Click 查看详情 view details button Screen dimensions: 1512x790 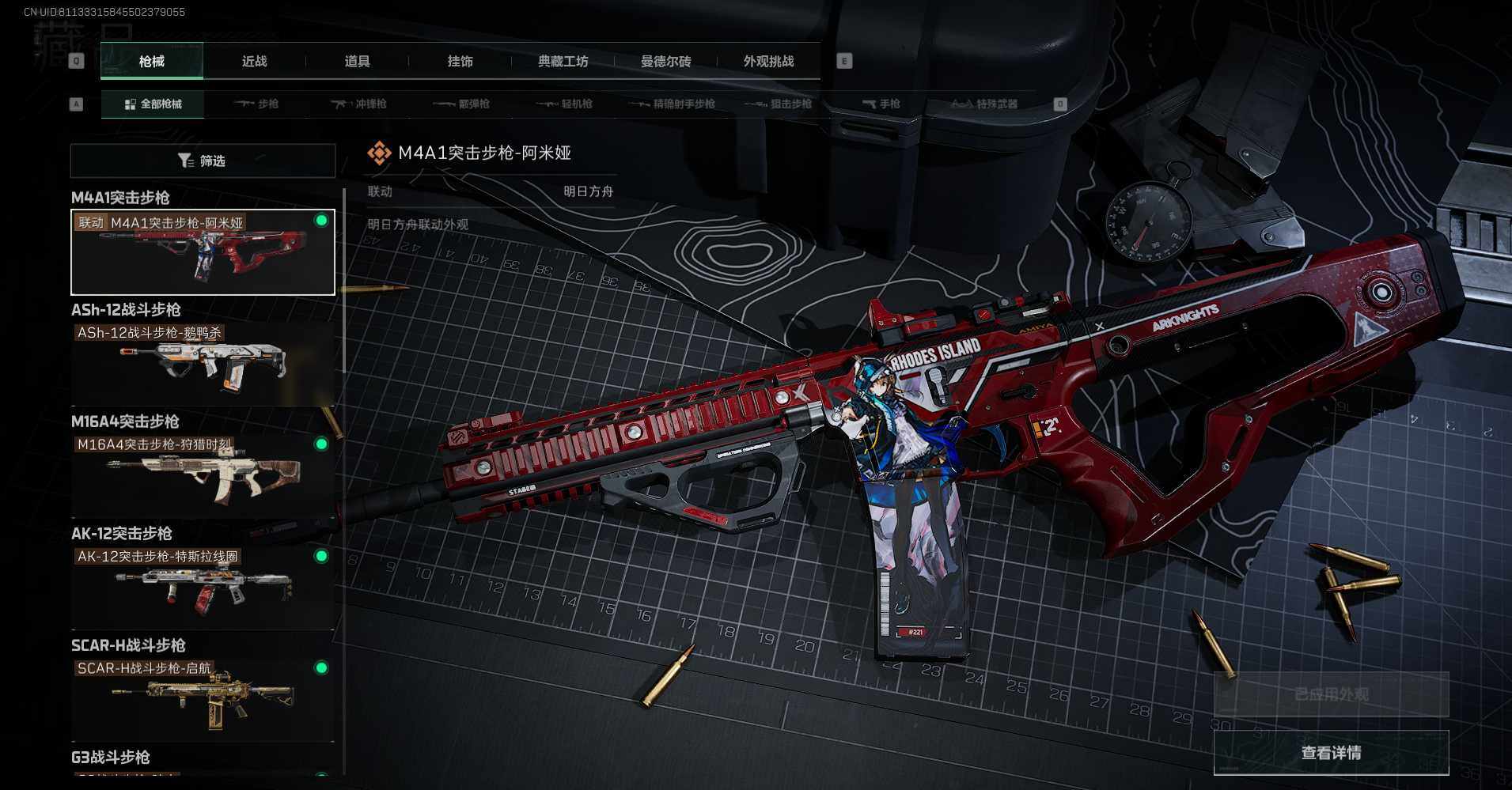pyautogui.click(x=1331, y=753)
